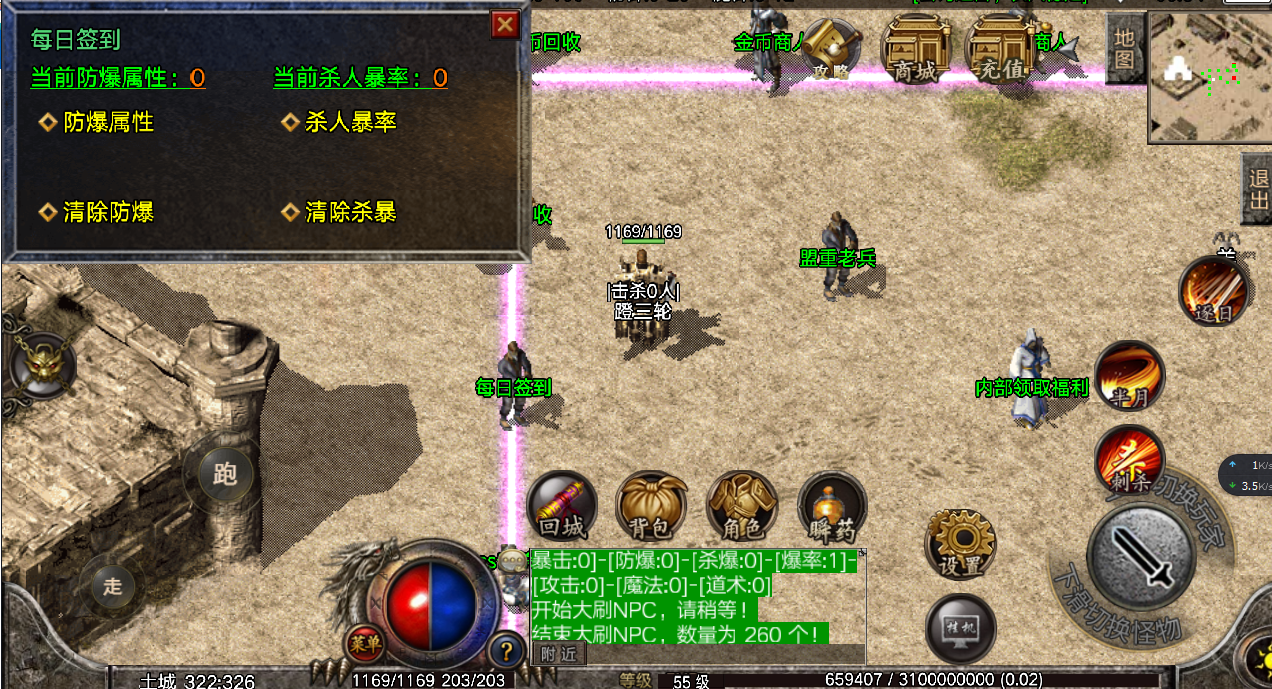Tap the 退出 exit button
This screenshot has width=1272, height=689.
tap(1258, 188)
